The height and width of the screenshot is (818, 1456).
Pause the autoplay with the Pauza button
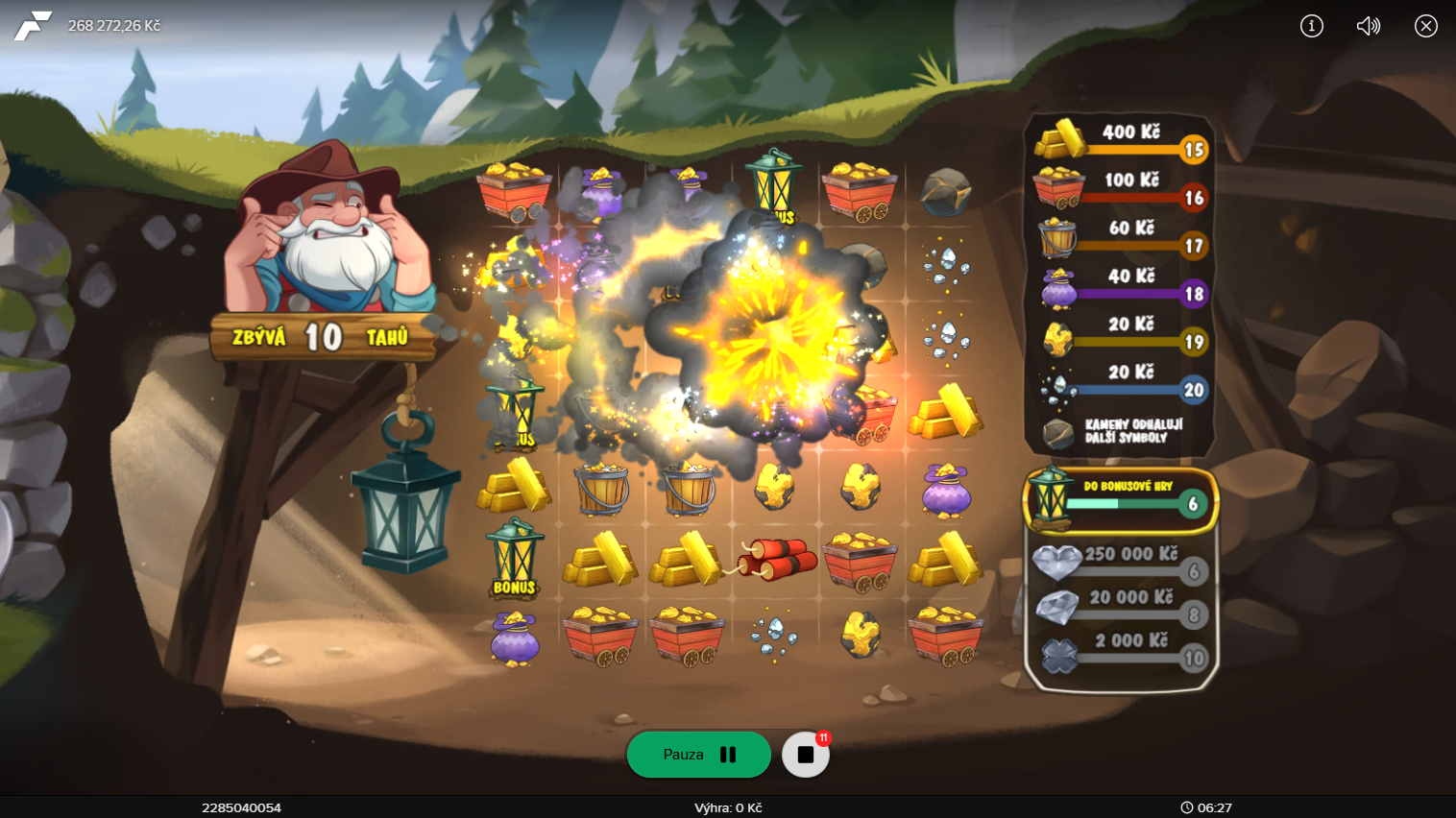coord(698,755)
